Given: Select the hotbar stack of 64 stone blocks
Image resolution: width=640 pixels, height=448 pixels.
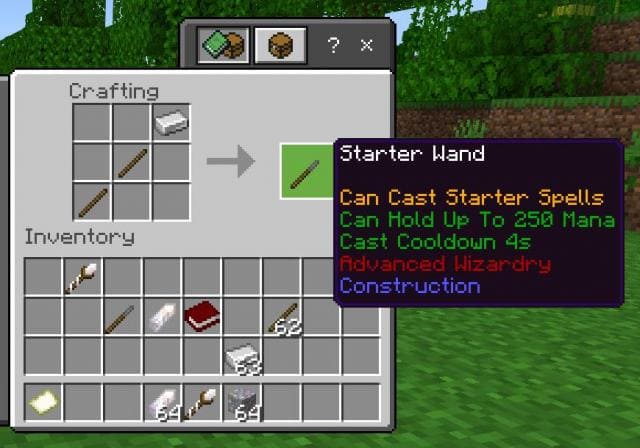Looking at the screenshot, I should click(242, 402).
